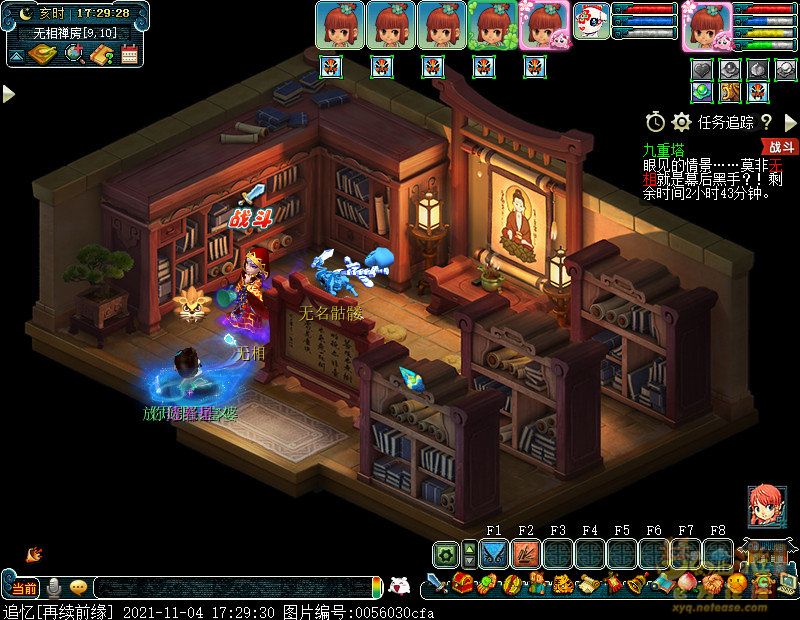Click the 当前 chat channel button
The image size is (800, 620).
[24, 587]
